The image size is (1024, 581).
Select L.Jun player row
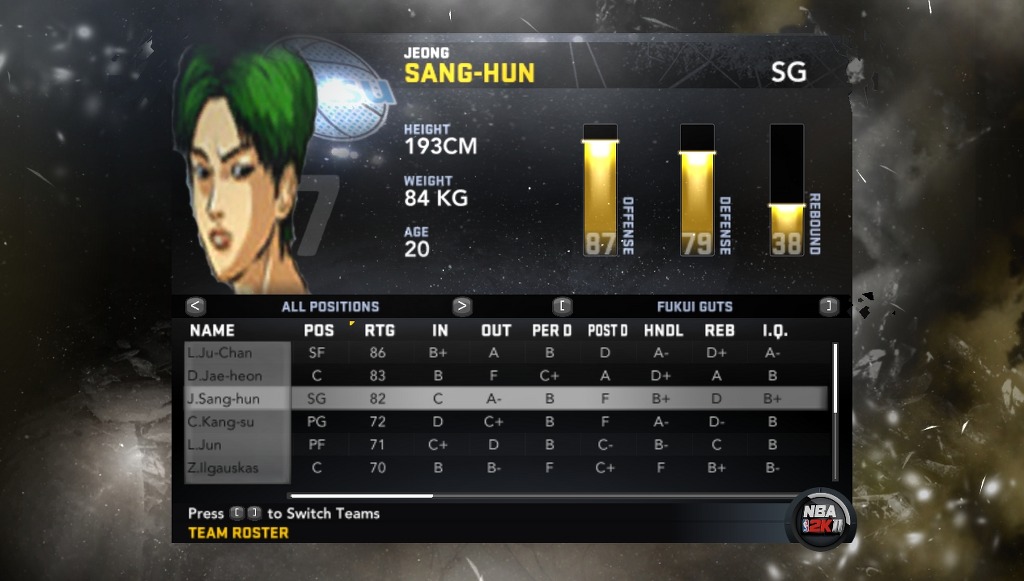tap(238, 445)
